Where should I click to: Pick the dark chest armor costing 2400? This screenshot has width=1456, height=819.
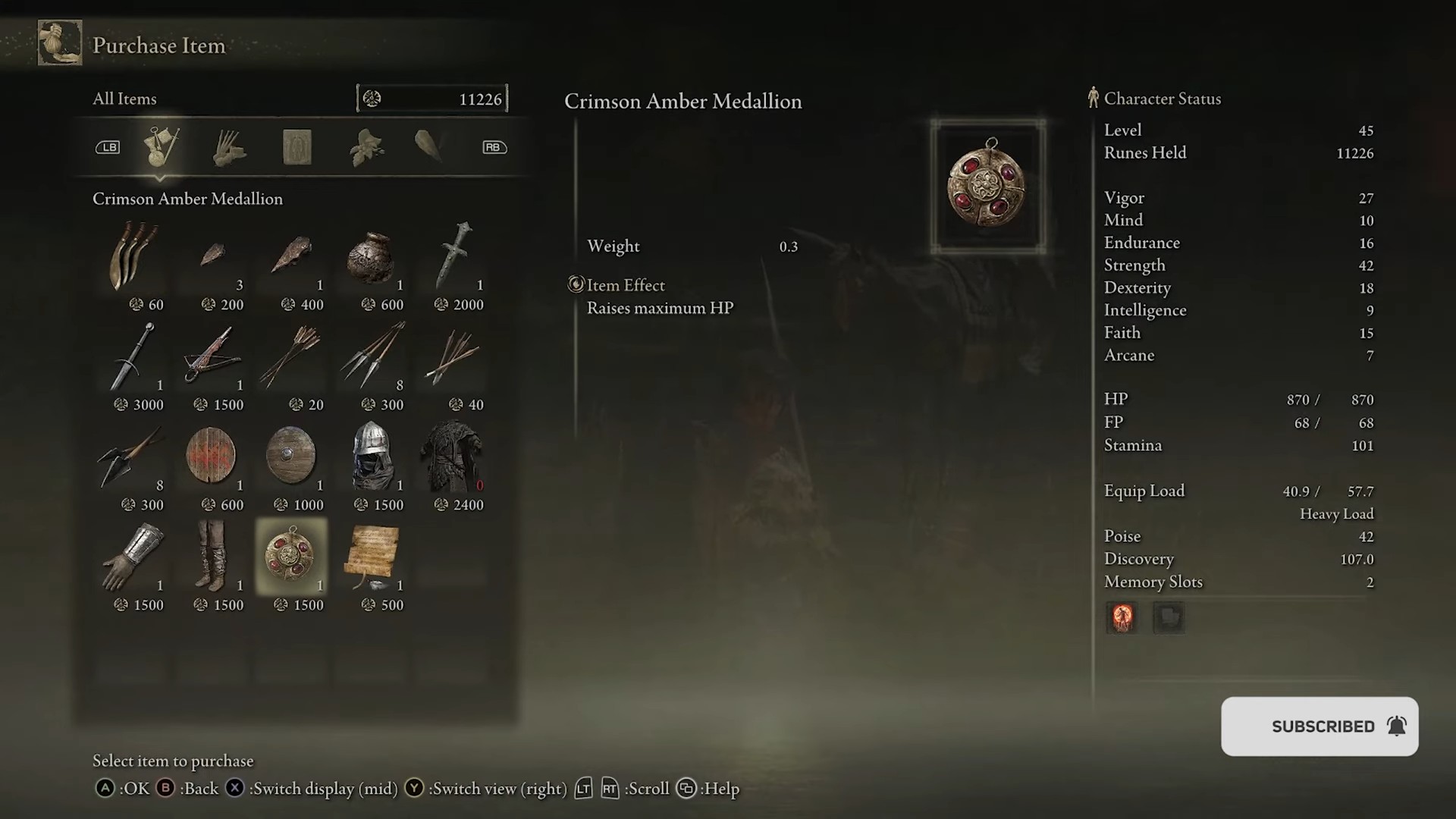[x=452, y=457]
